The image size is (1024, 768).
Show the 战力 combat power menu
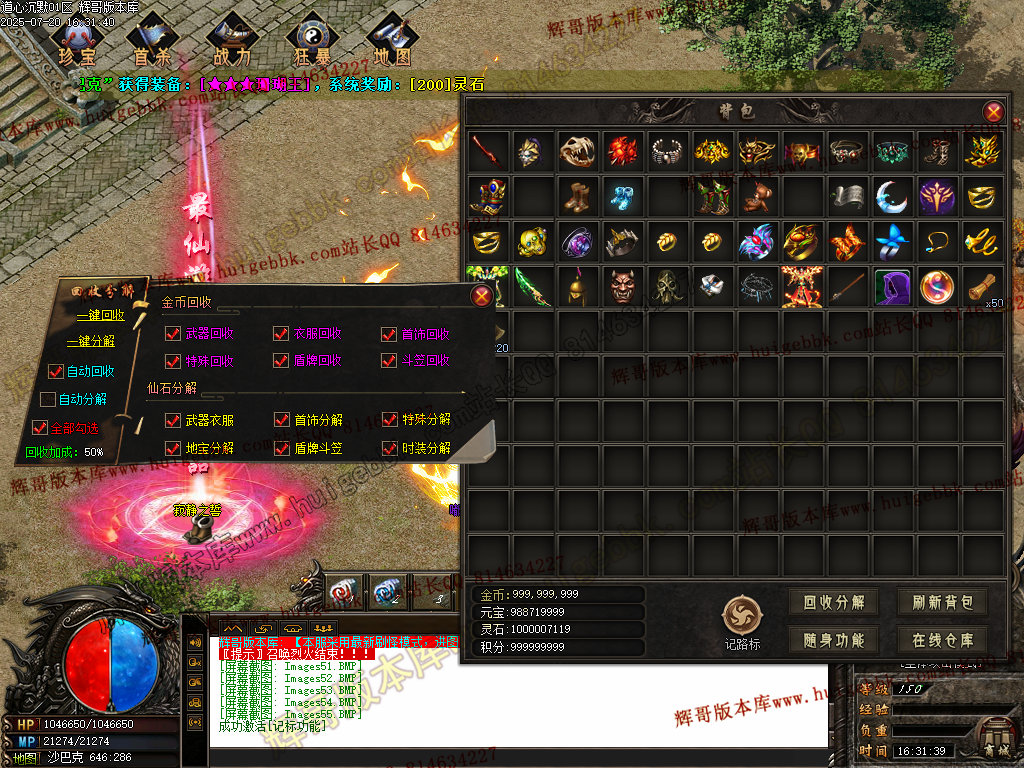232,40
